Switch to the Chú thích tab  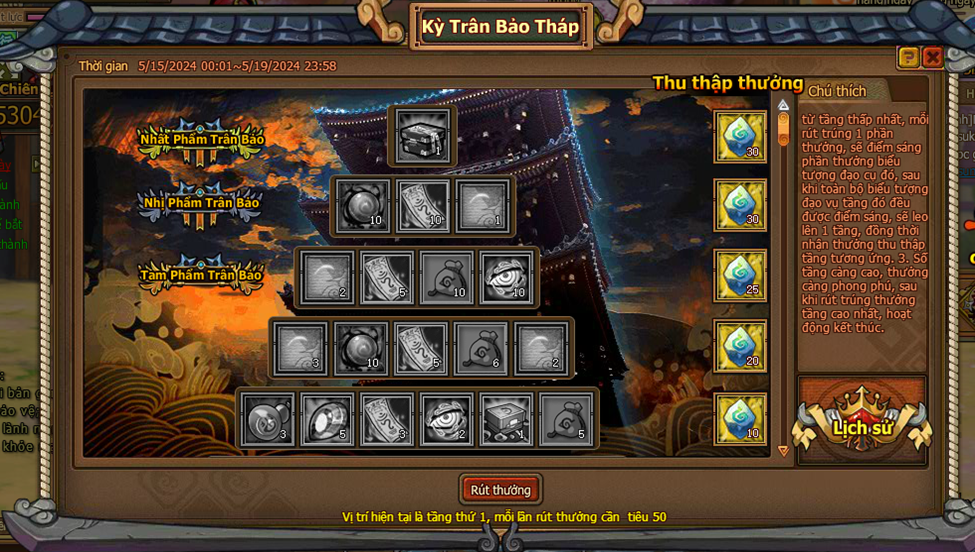(x=837, y=91)
